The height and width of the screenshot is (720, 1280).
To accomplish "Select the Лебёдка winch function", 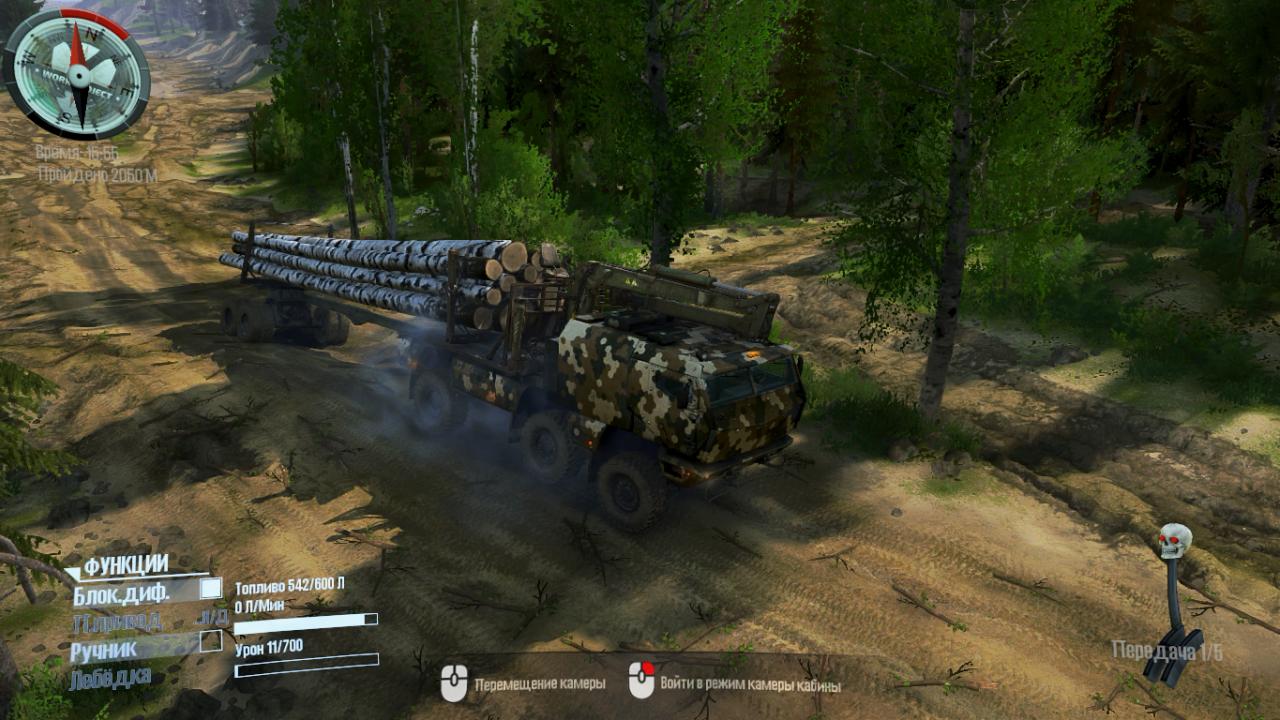I will tap(111, 678).
